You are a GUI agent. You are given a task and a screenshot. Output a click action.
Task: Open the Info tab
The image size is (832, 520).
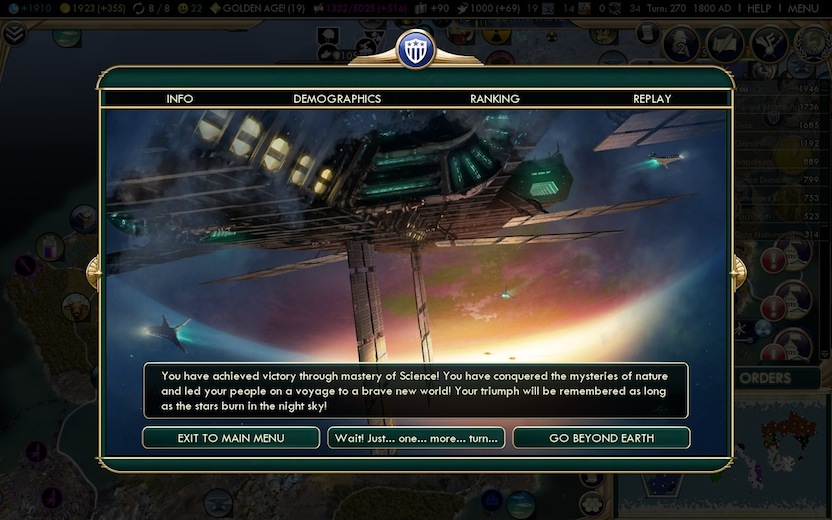pyautogui.click(x=180, y=99)
